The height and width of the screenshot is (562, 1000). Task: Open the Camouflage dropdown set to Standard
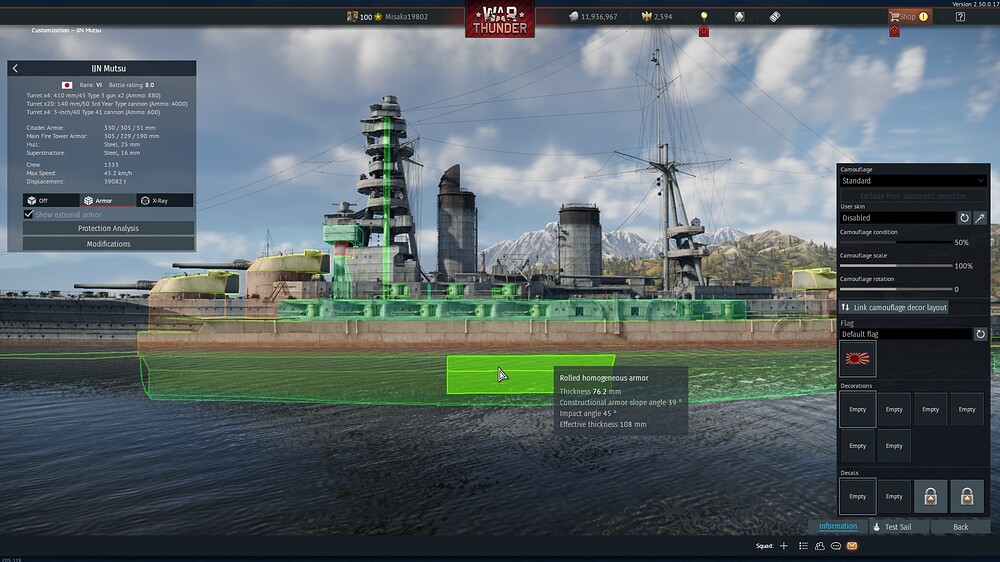point(912,181)
